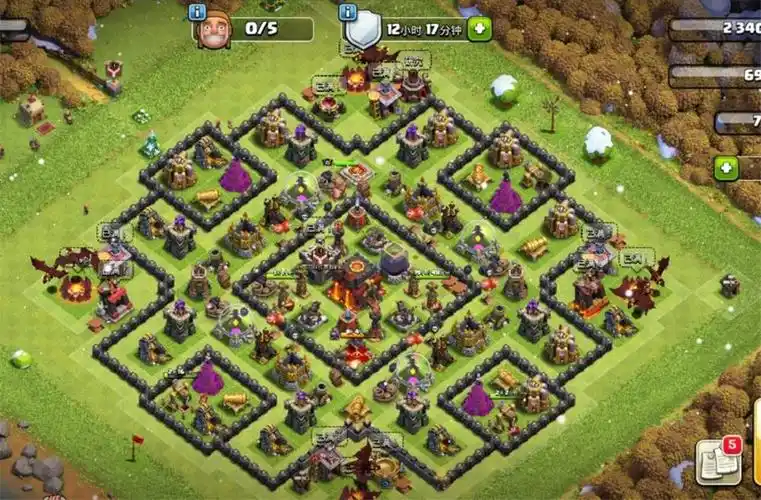This screenshot has height=500, width=761.
Task: Open the builder info button
Action: (x=197, y=12)
